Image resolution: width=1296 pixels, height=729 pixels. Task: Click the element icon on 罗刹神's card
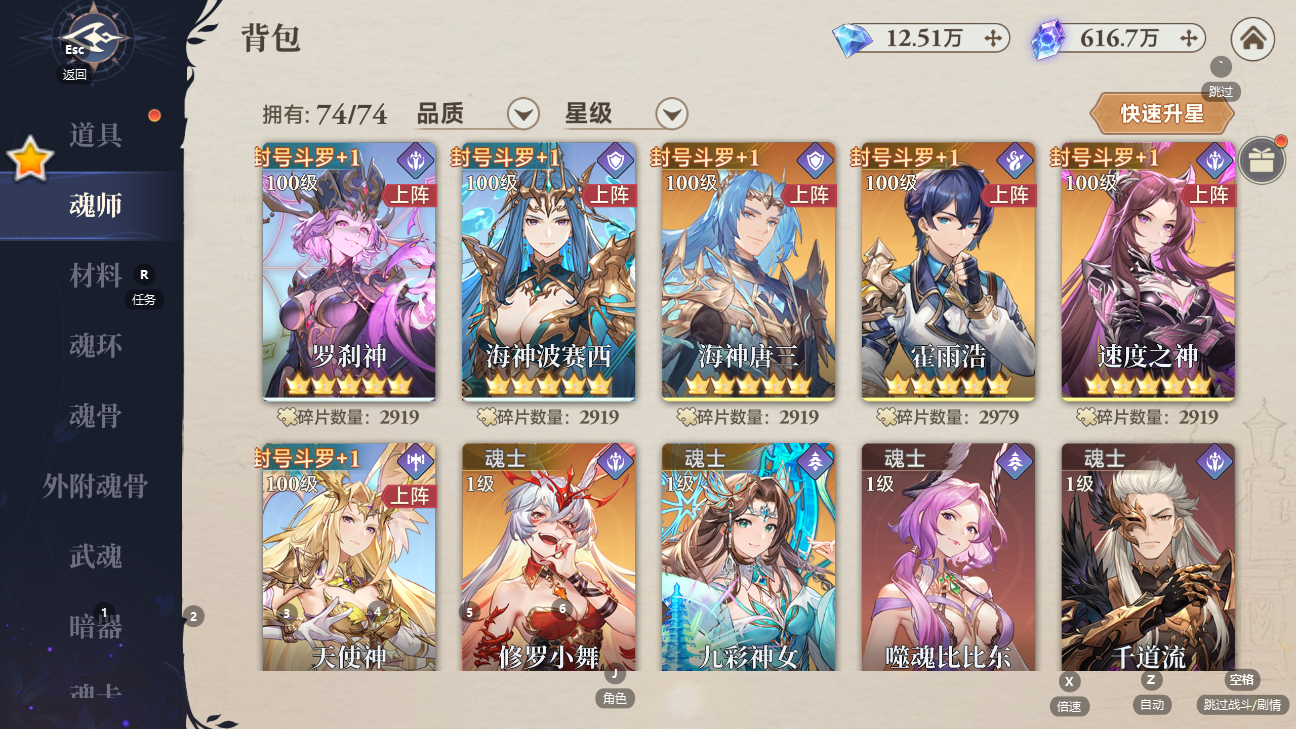414,158
